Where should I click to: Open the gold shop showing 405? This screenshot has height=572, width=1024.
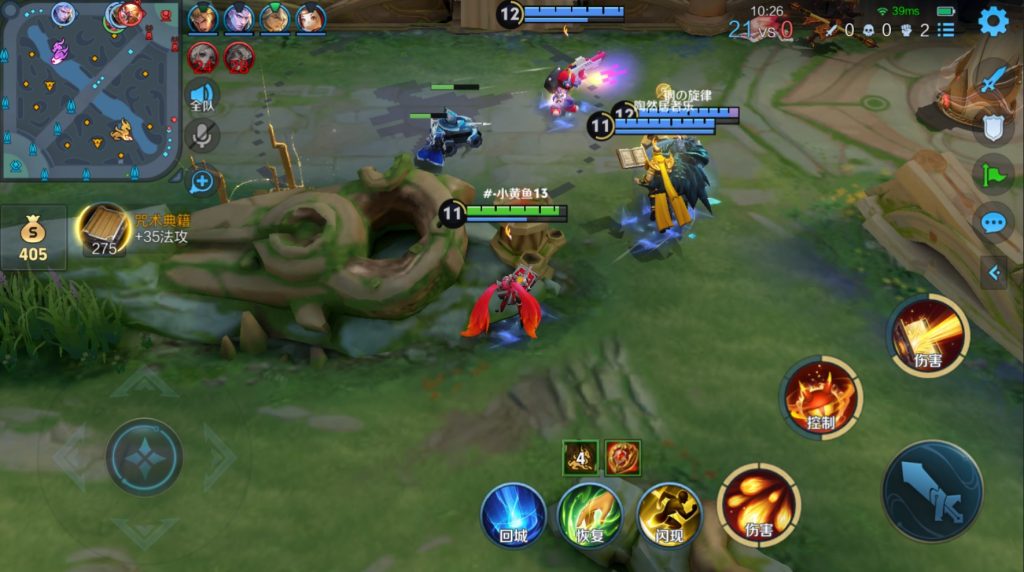click(33, 239)
